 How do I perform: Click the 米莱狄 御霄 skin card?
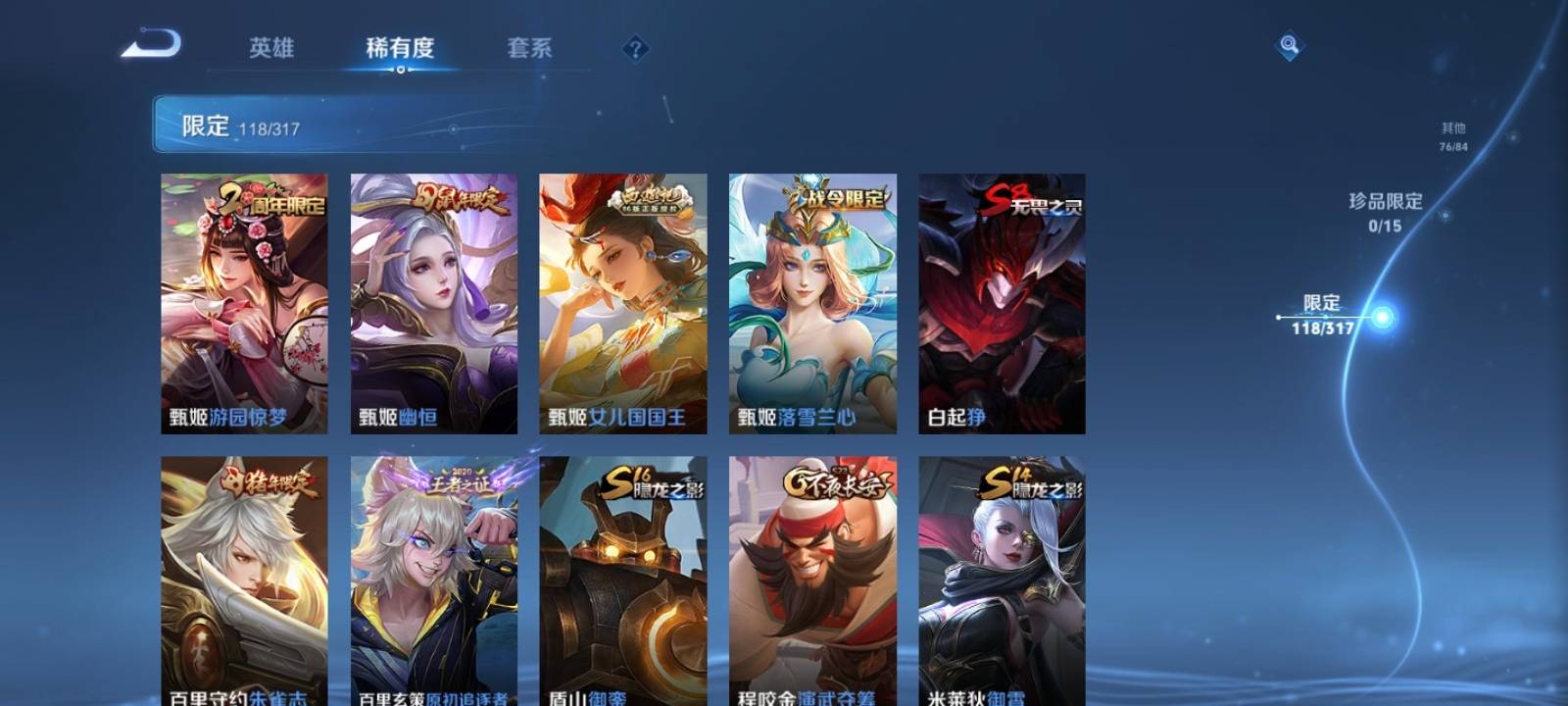pyautogui.click(x=1002, y=580)
